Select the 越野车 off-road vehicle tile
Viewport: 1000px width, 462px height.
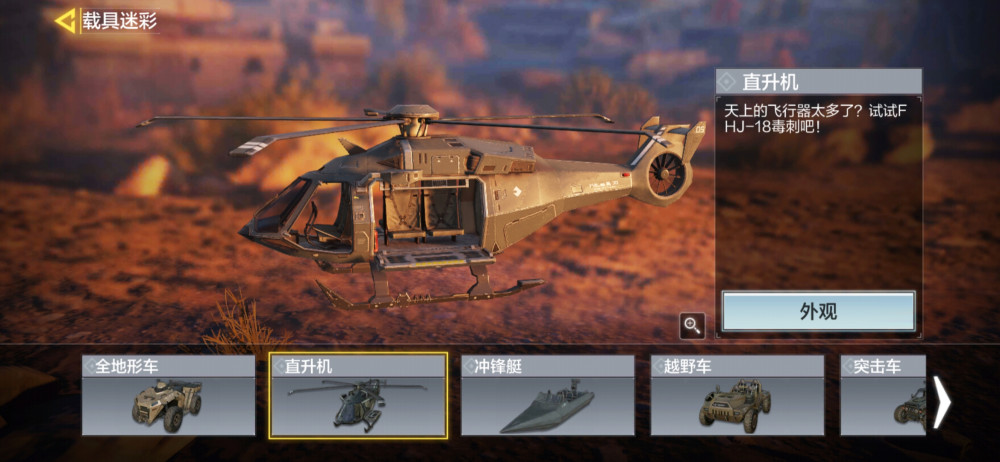click(737, 396)
